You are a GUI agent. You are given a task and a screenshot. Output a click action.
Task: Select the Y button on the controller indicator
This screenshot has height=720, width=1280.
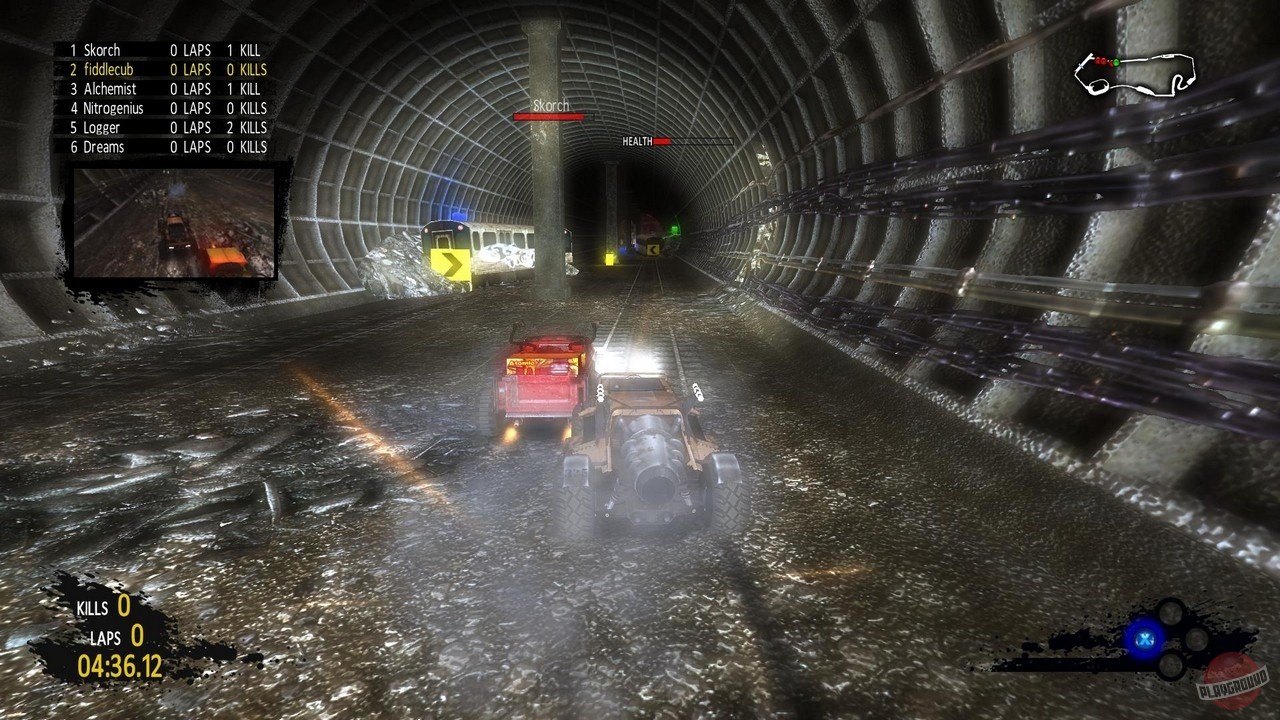(1170, 613)
